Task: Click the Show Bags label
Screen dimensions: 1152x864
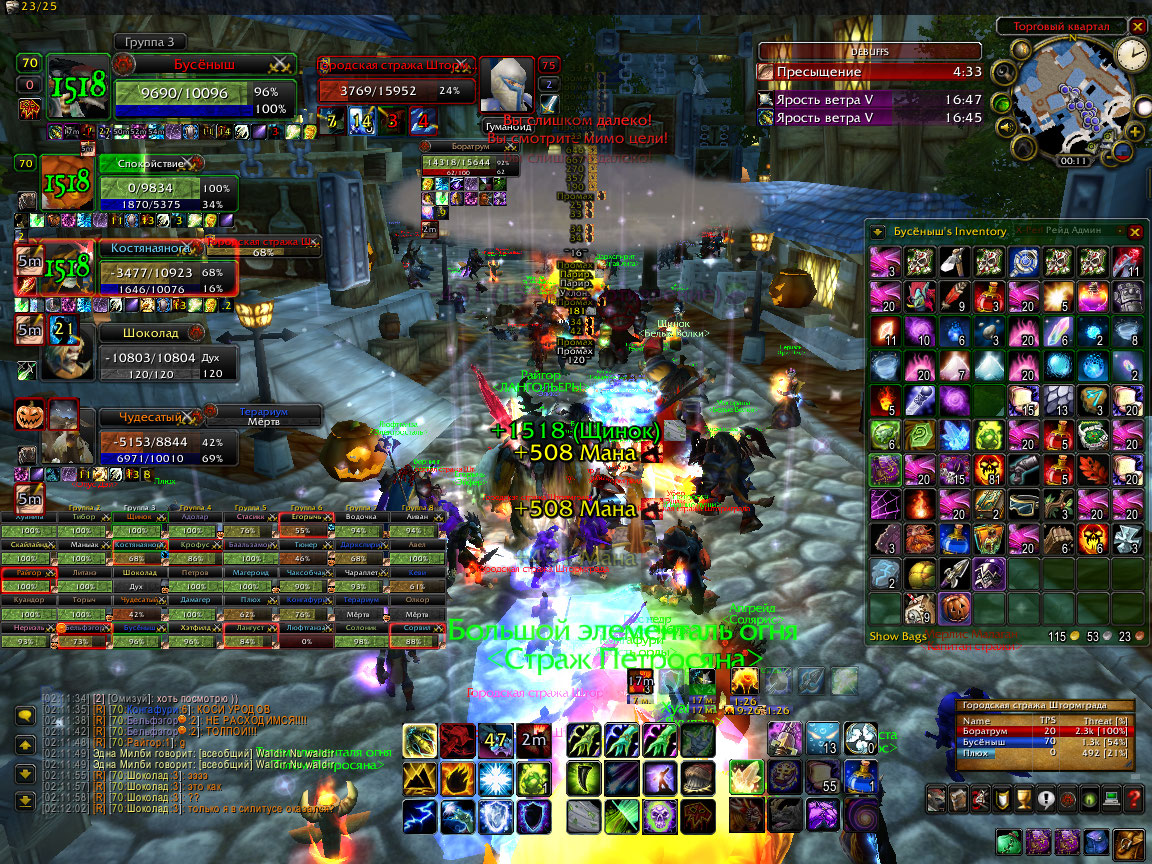Action: [x=899, y=636]
